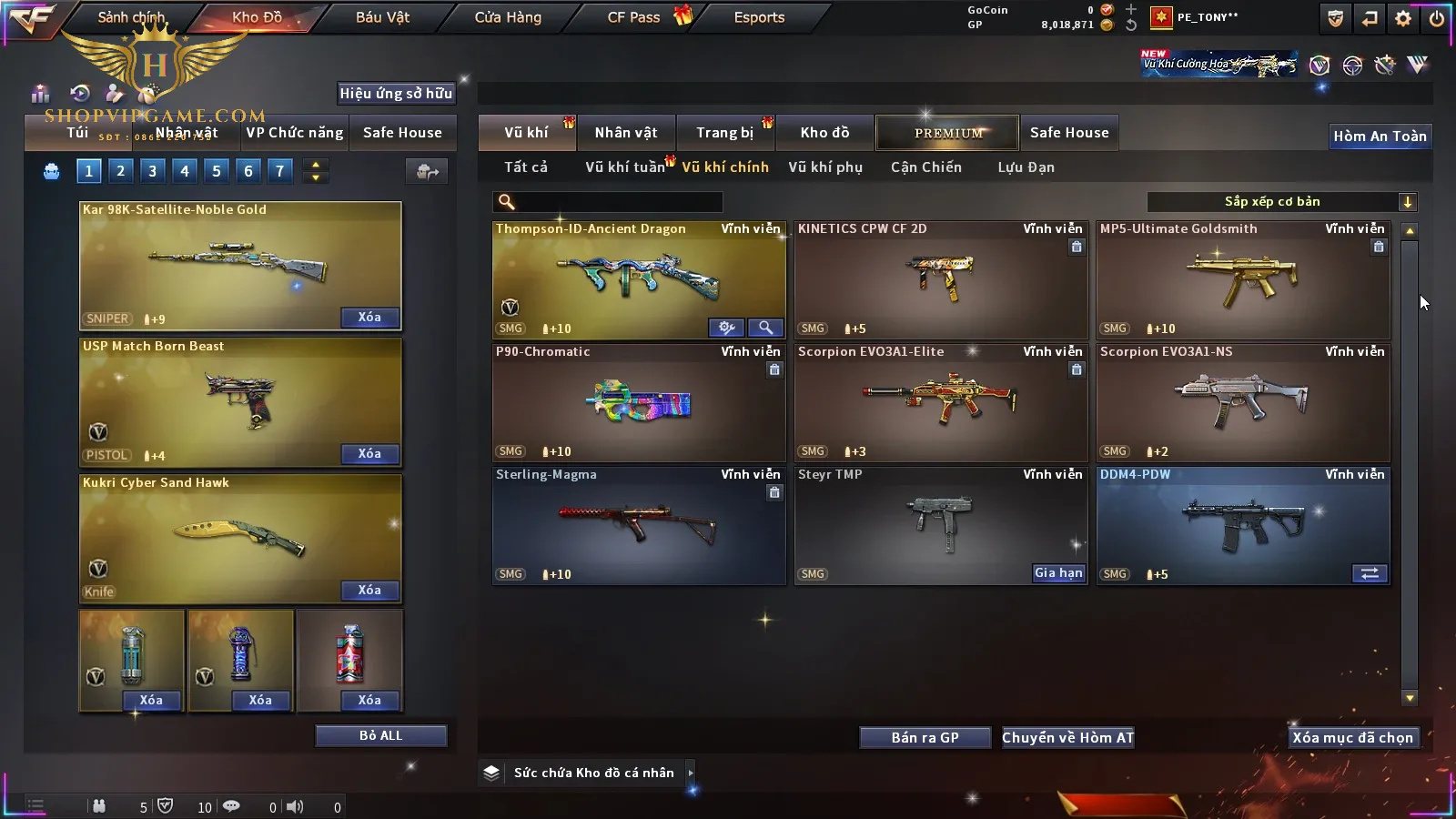Pick the DDM4-PDW weapon tile
Screen dimensions: 1456x819
pyautogui.click(x=1243, y=525)
